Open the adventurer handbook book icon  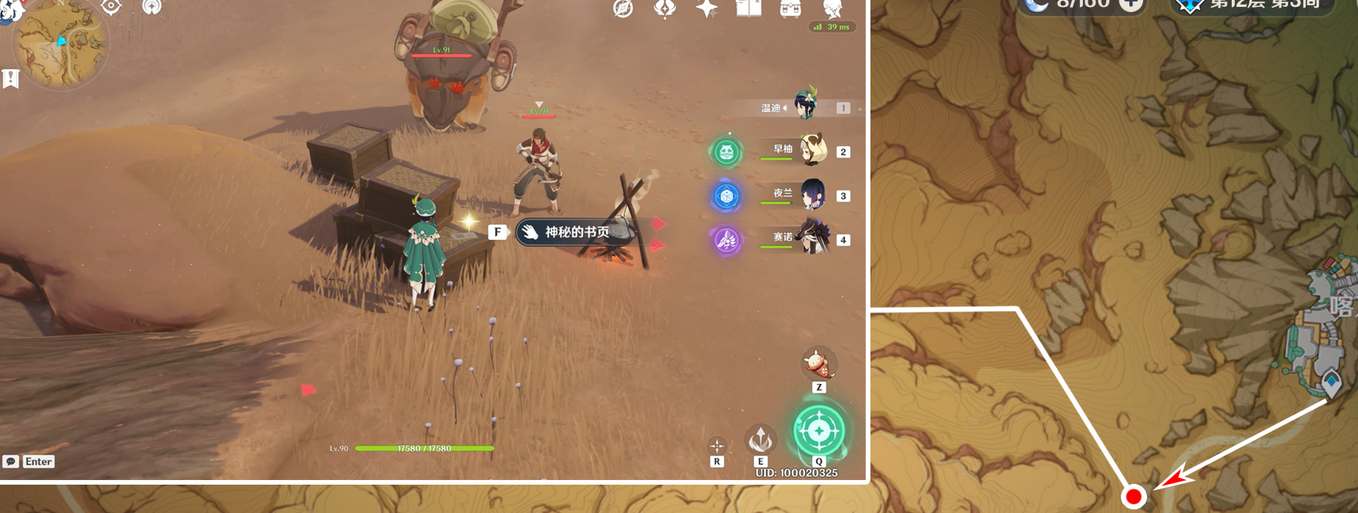[748, 9]
